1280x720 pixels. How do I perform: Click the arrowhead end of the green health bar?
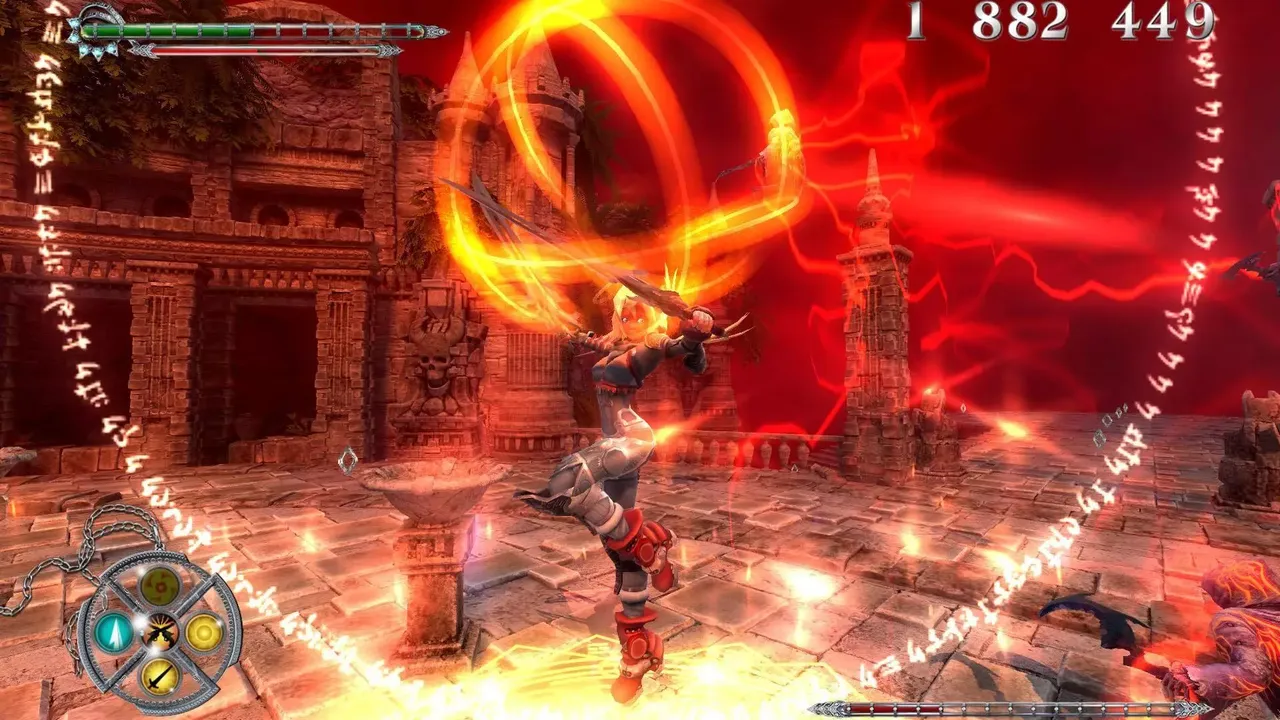pos(437,32)
